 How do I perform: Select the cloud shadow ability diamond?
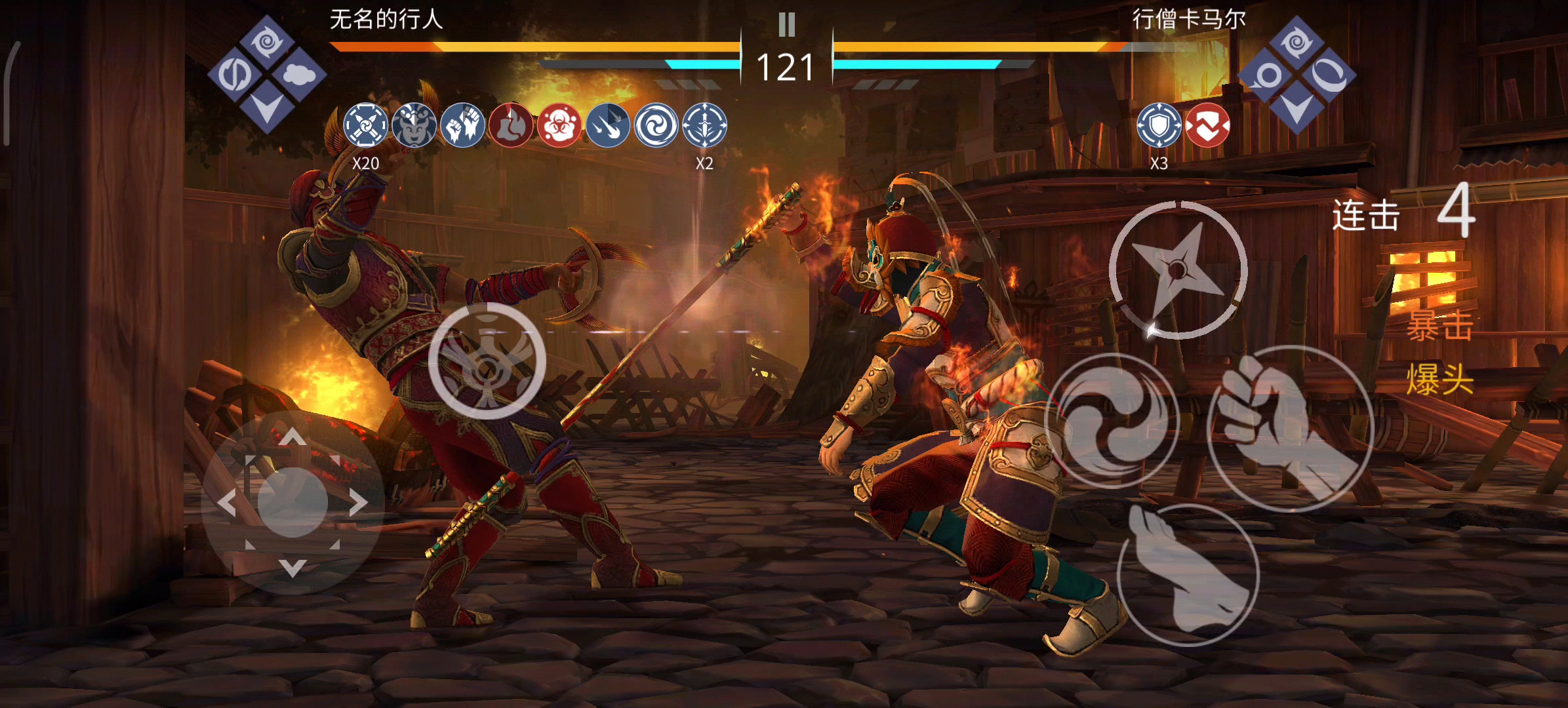click(x=300, y=75)
